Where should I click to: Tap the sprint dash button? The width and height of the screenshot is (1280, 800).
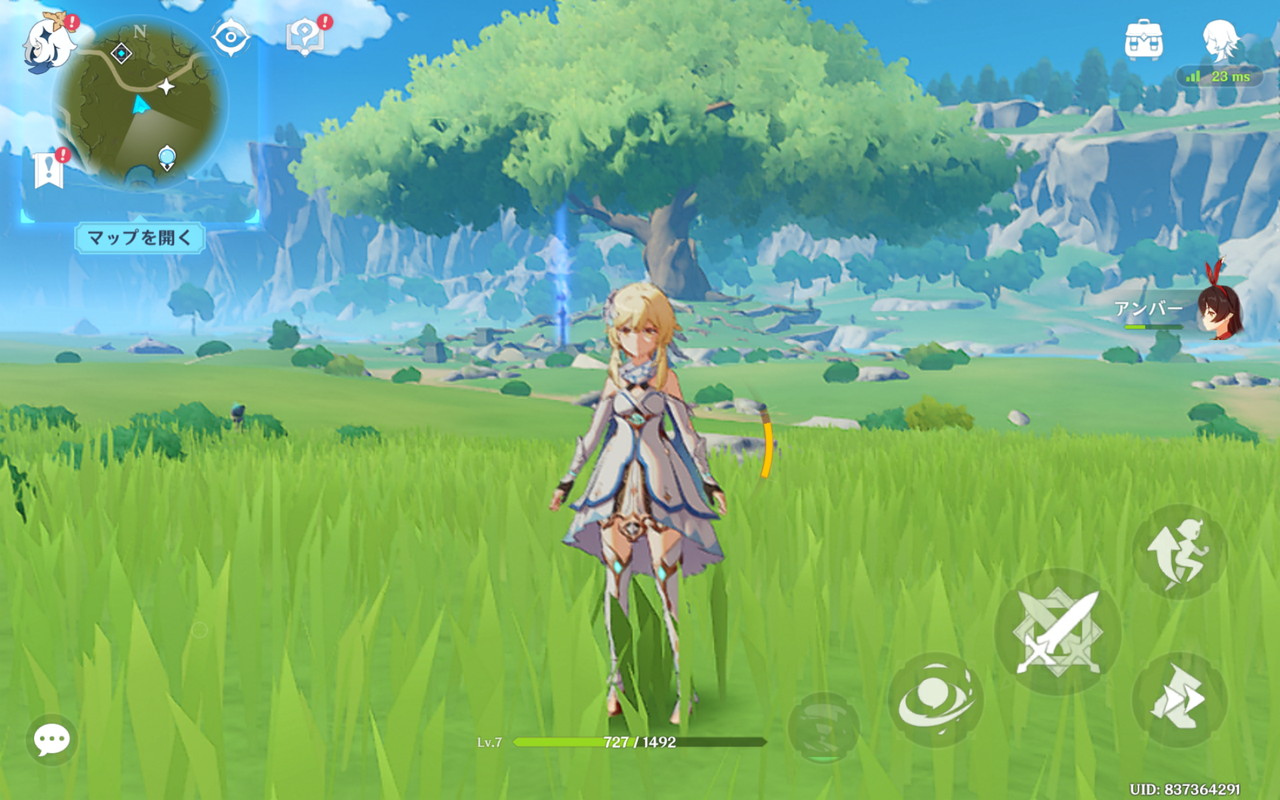coord(1179,700)
